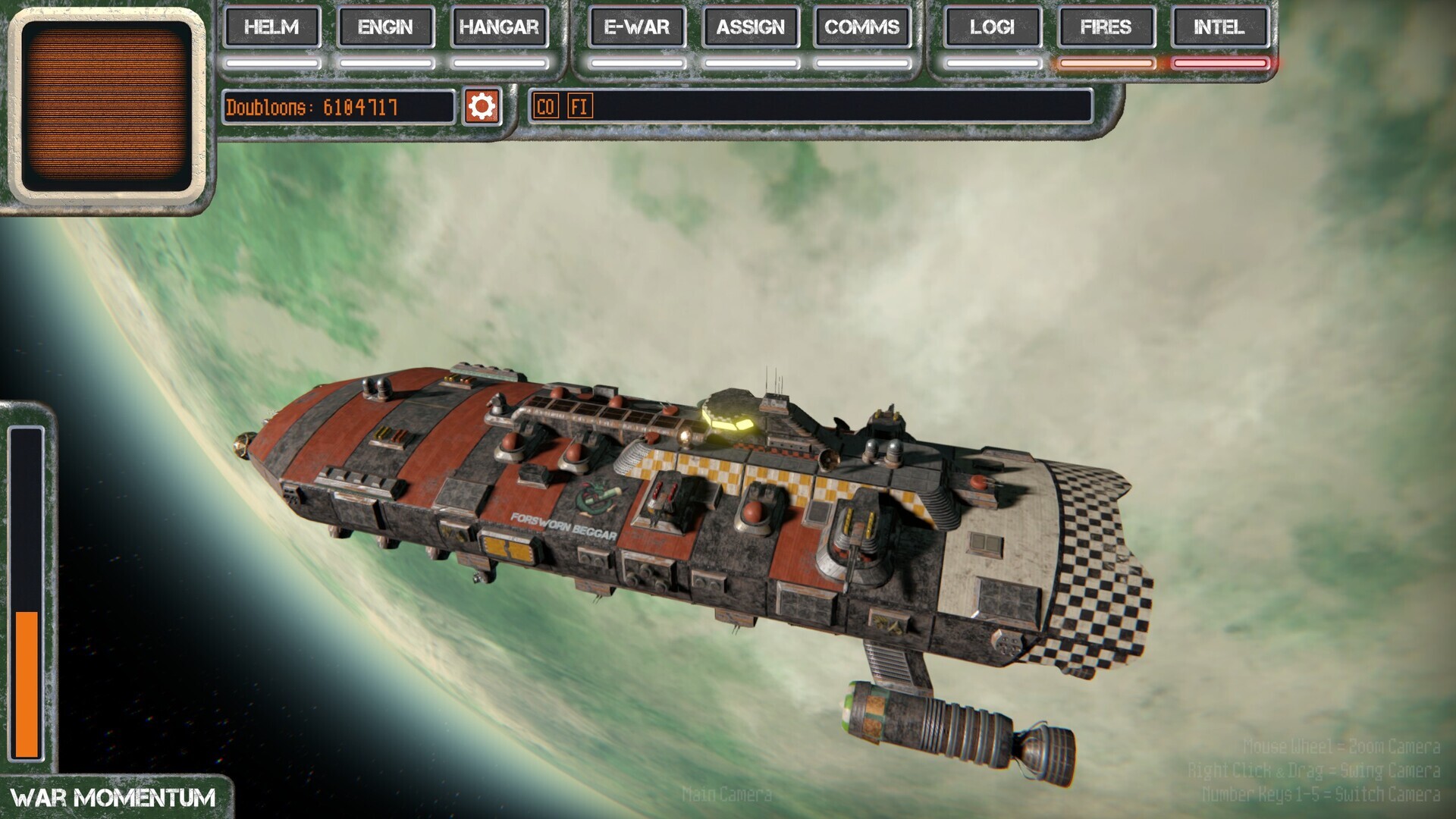Viewport: 1456px width, 819px height.
Task: Select the FI indicator box
Action: [579, 106]
